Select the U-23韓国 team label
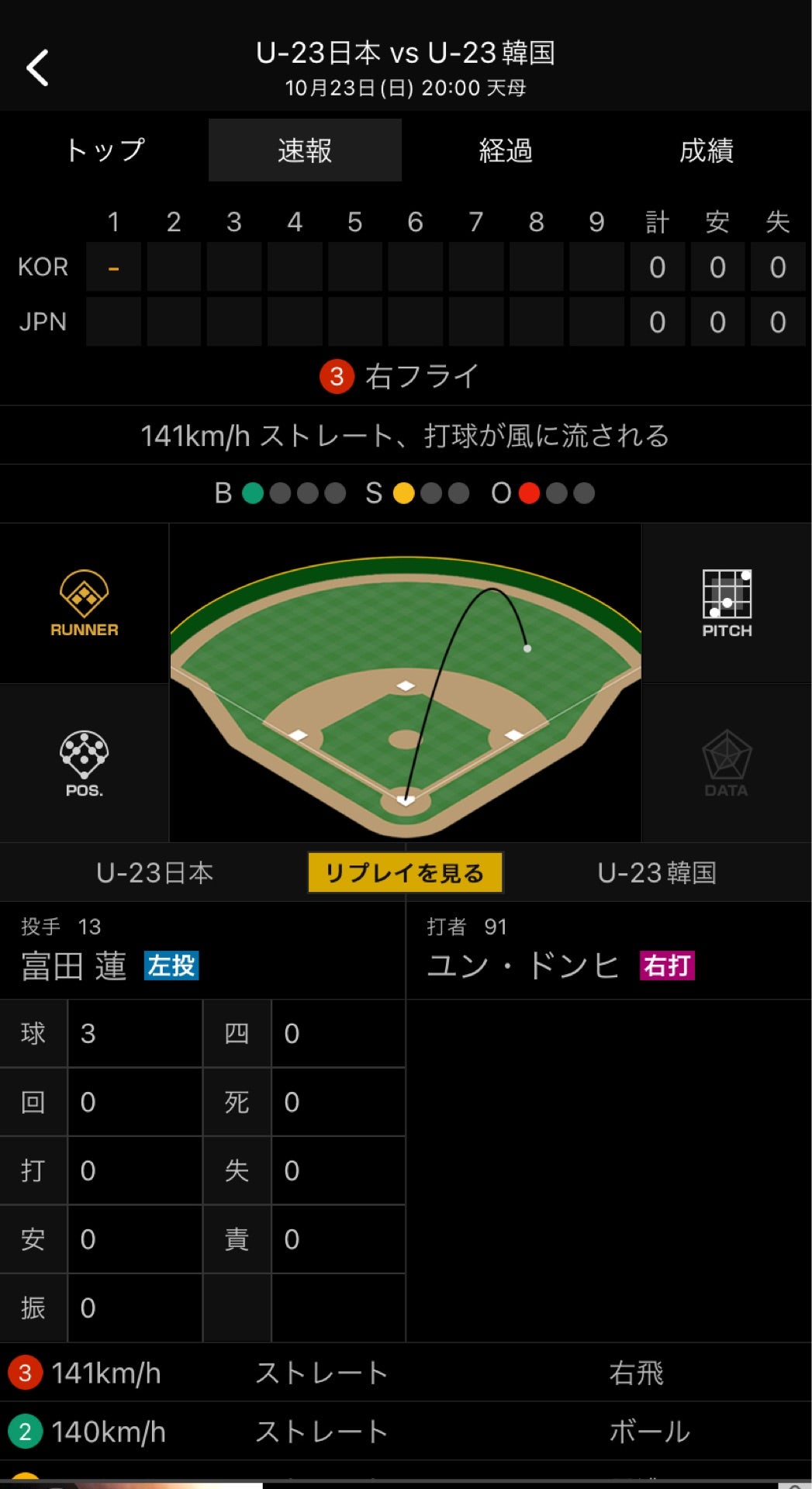The width and height of the screenshot is (812, 1489). (656, 873)
